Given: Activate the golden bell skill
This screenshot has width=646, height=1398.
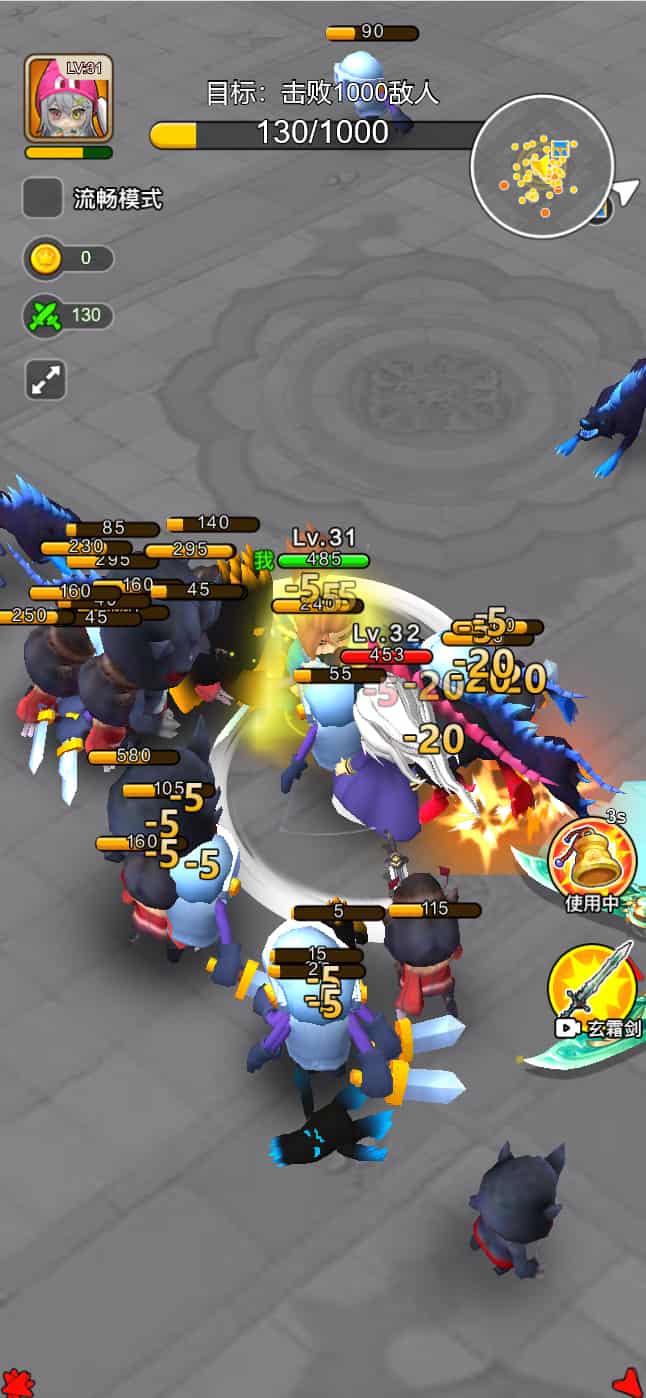Looking at the screenshot, I should click(592, 860).
